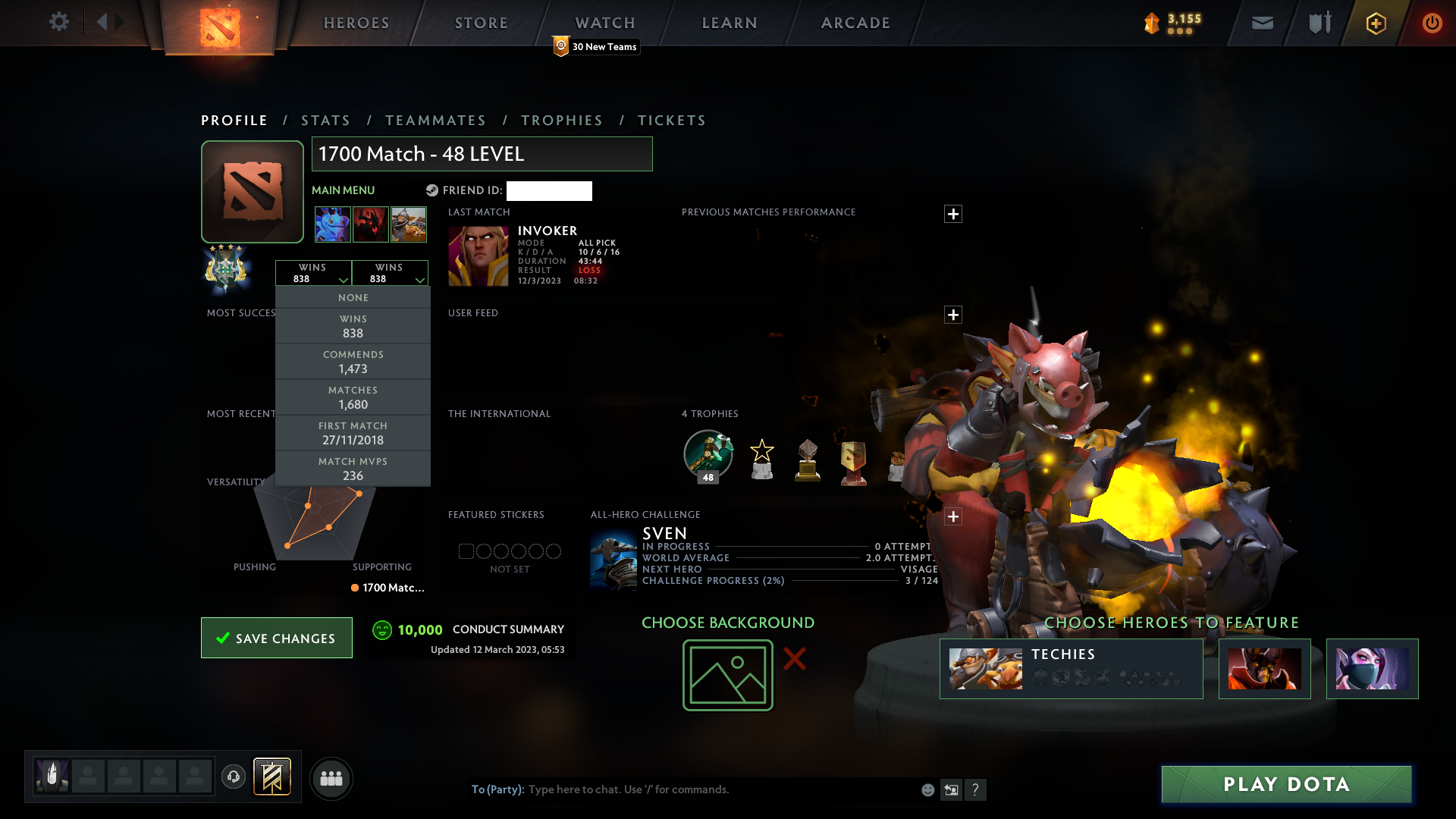The width and height of the screenshot is (1456, 819).
Task: Click the power exit icon
Action: 1432,23
